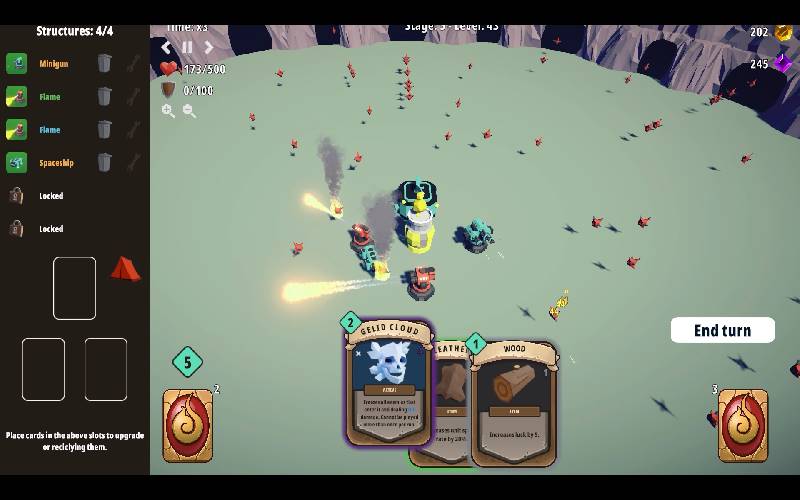The height and width of the screenshot is (500, 800).
Task: Decrease game speed with left arrow
Action: (167, 47)
